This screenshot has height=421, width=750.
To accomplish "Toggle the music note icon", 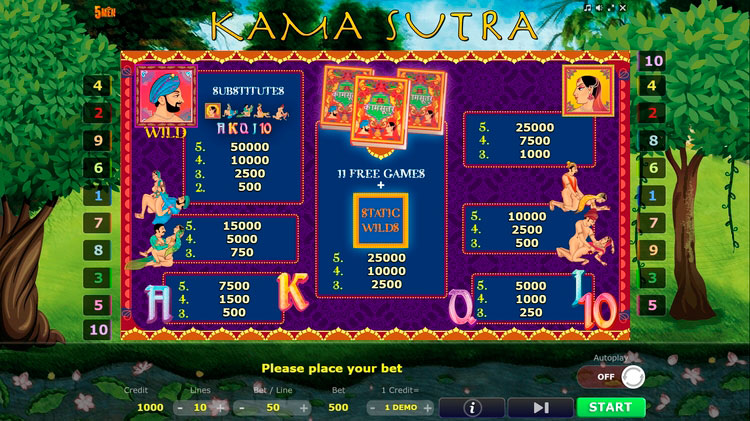I will coord(588,6).
